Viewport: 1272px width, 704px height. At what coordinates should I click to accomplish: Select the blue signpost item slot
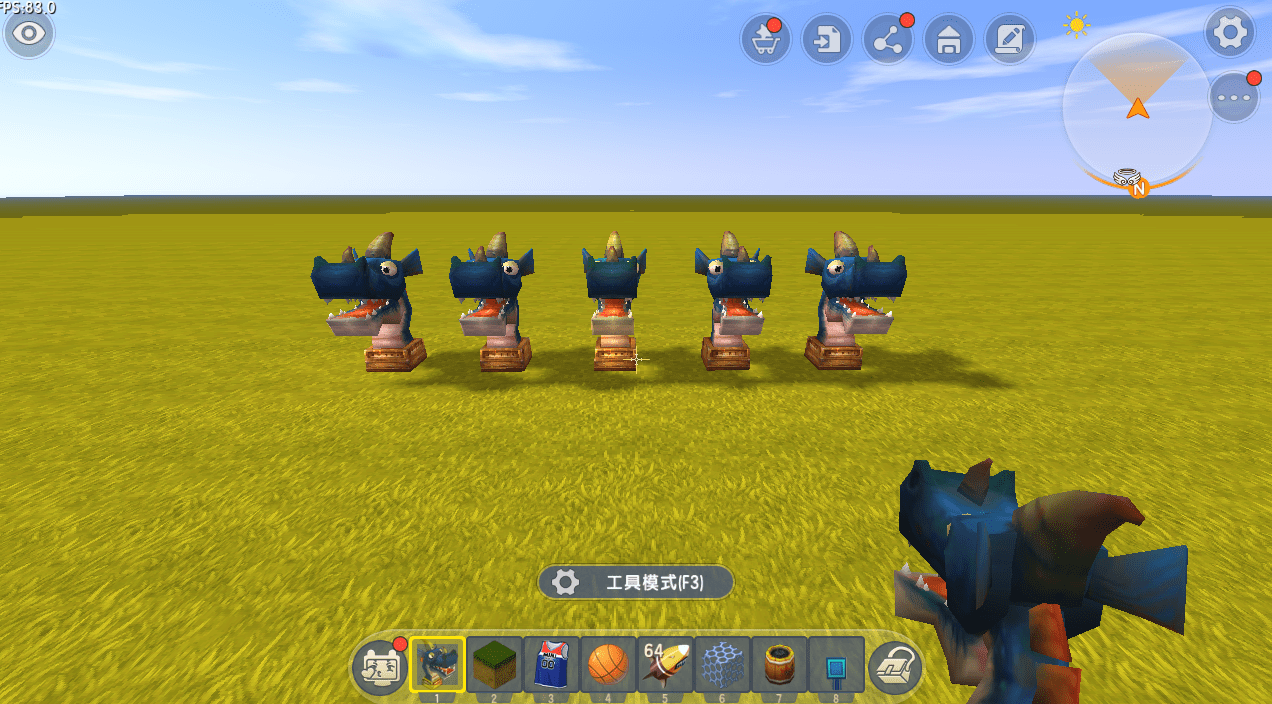coord(836,664)
